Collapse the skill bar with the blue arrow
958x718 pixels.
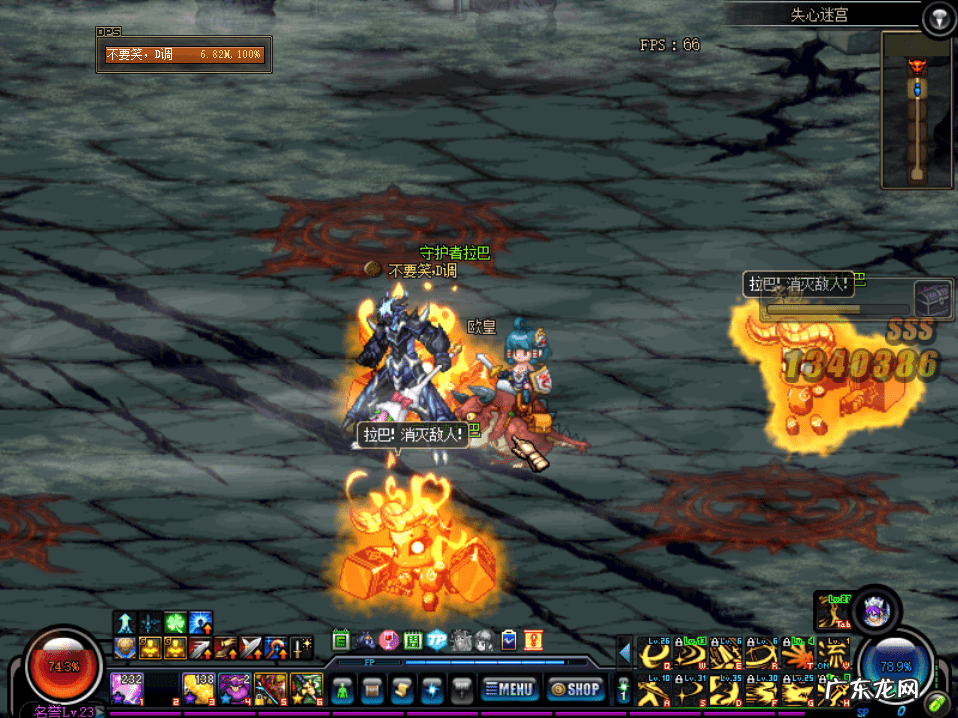625,653
